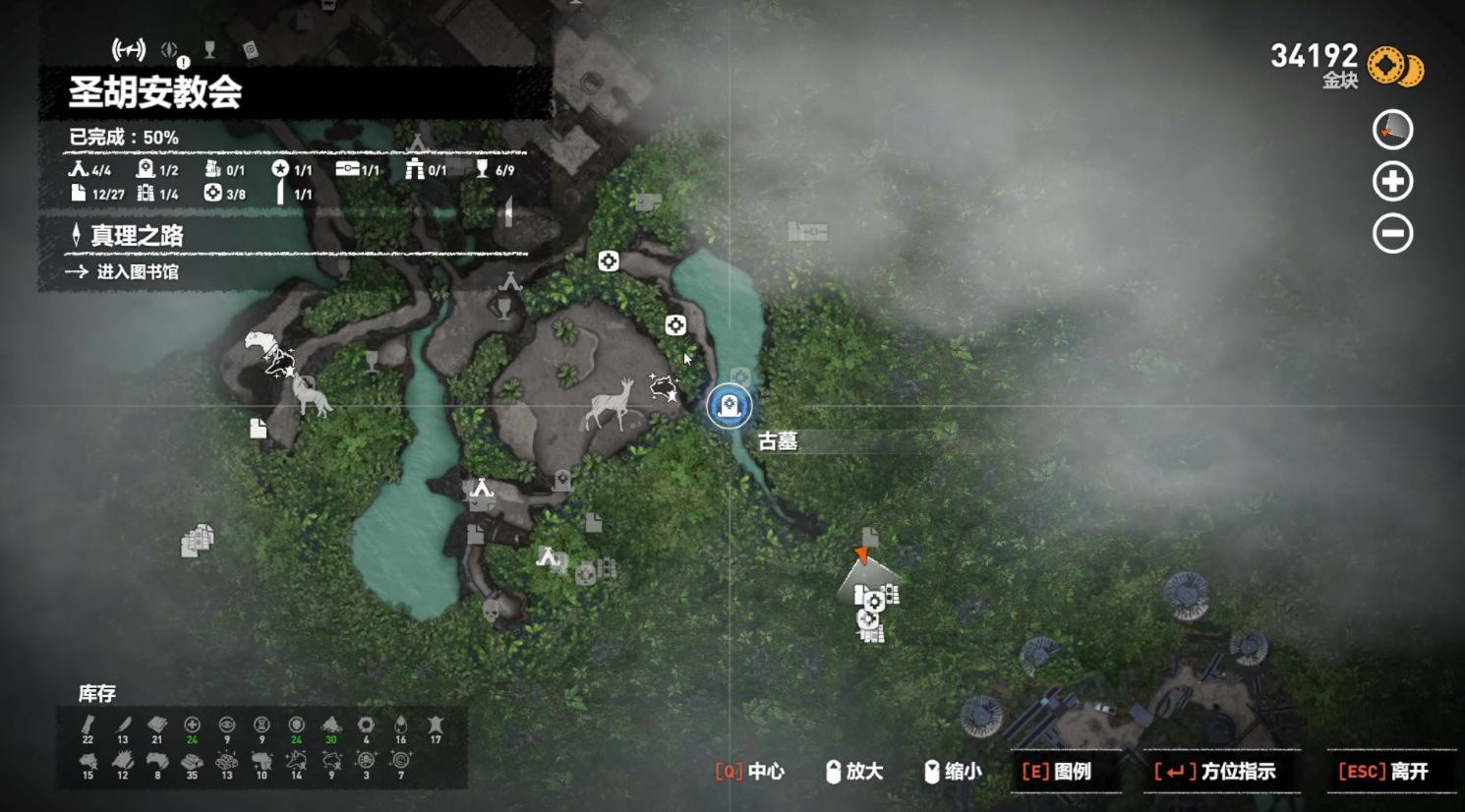Select the document marker near the horse
This screenshot has width=1465, height=812.
(259, 429)
